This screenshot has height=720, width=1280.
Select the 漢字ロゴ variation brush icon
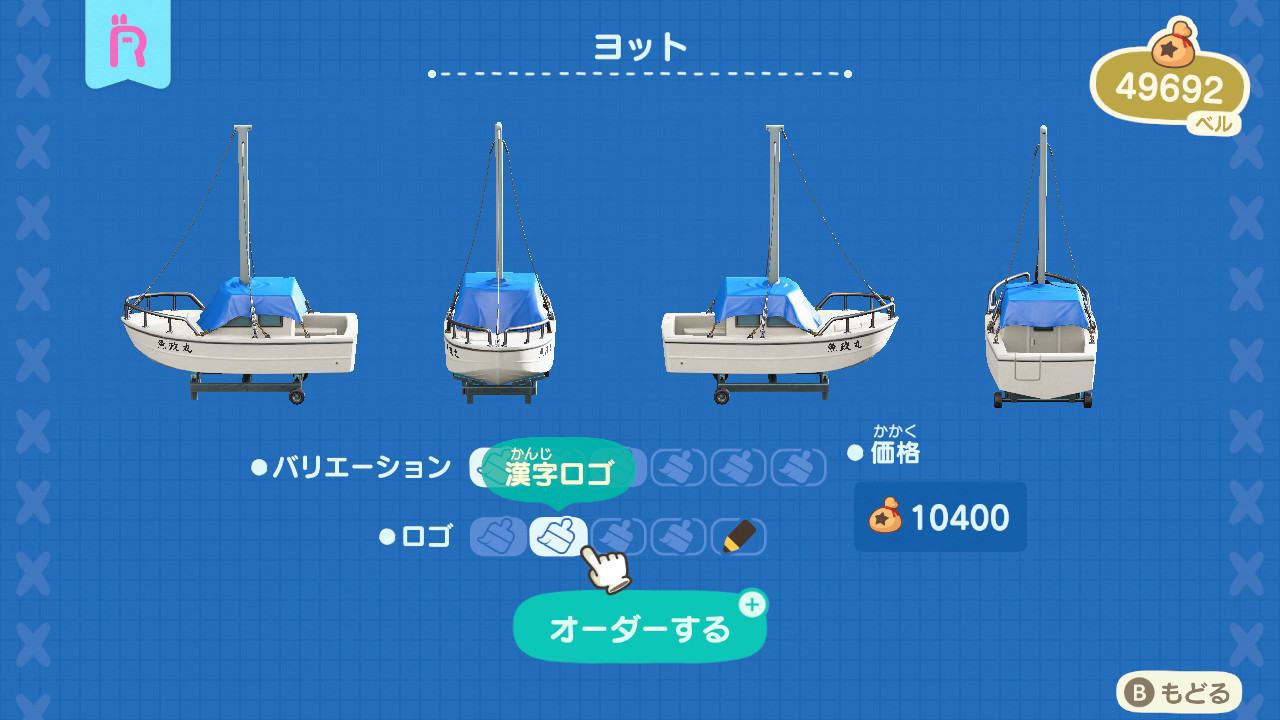coord(556,467)
